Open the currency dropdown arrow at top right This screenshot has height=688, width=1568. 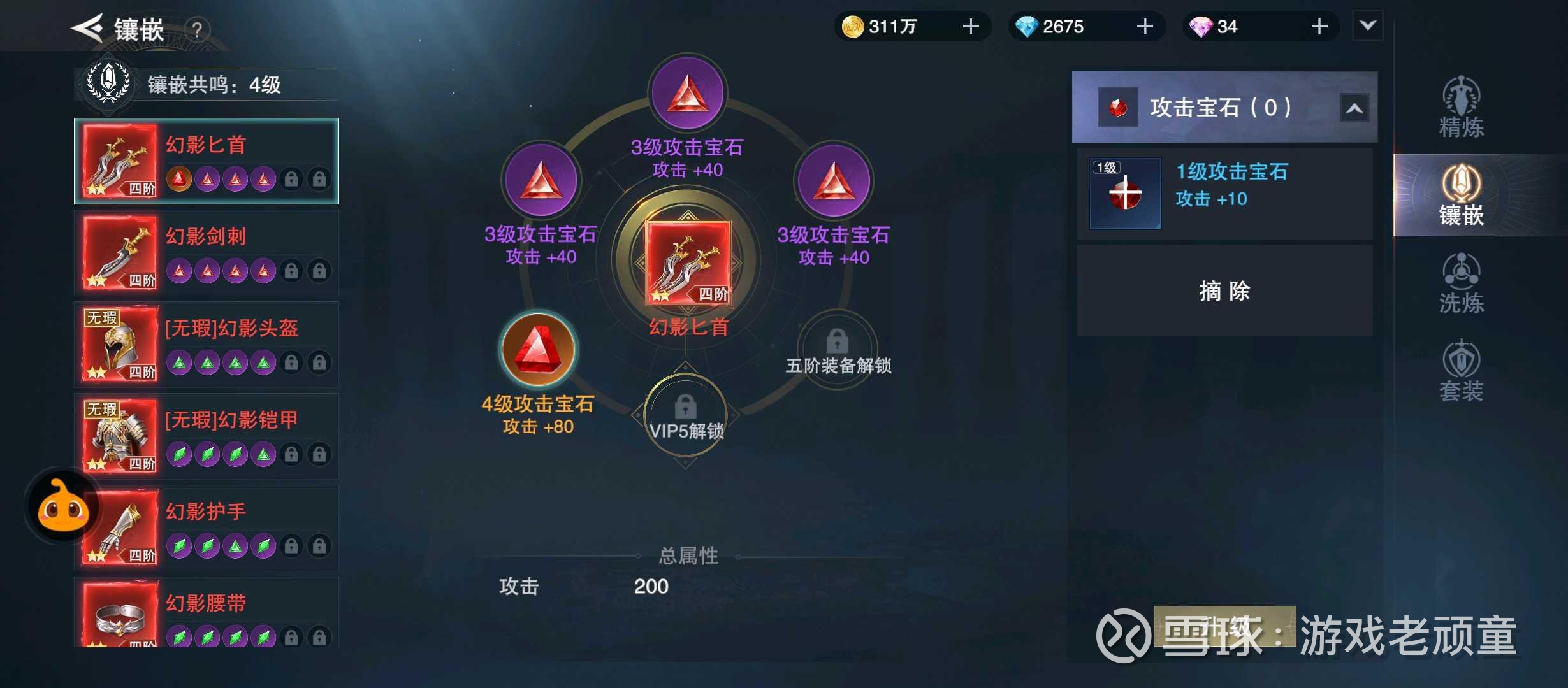(1367, 26)
